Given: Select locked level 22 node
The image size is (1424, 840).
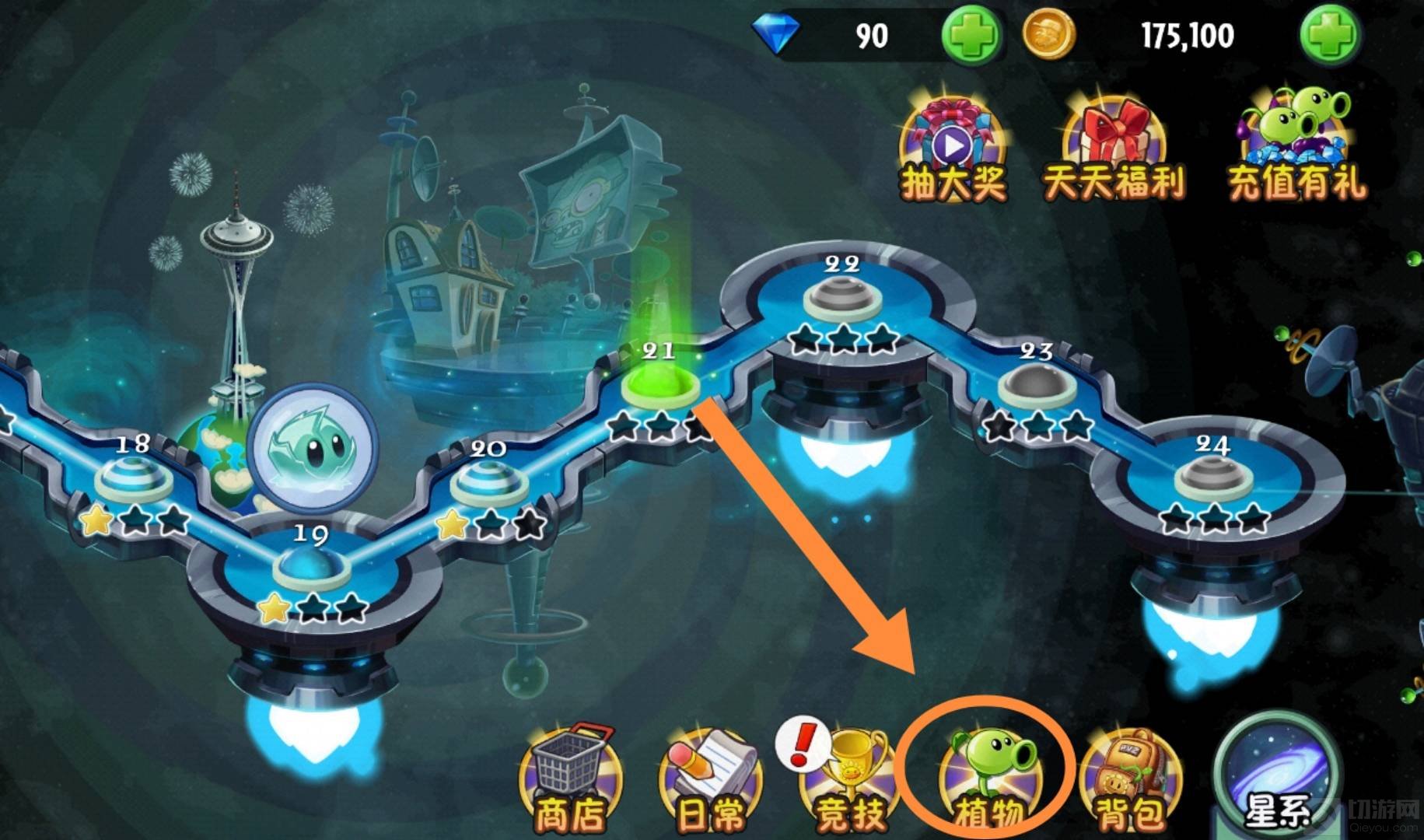Looking at the screenshot, I should [x=842, y=299].
